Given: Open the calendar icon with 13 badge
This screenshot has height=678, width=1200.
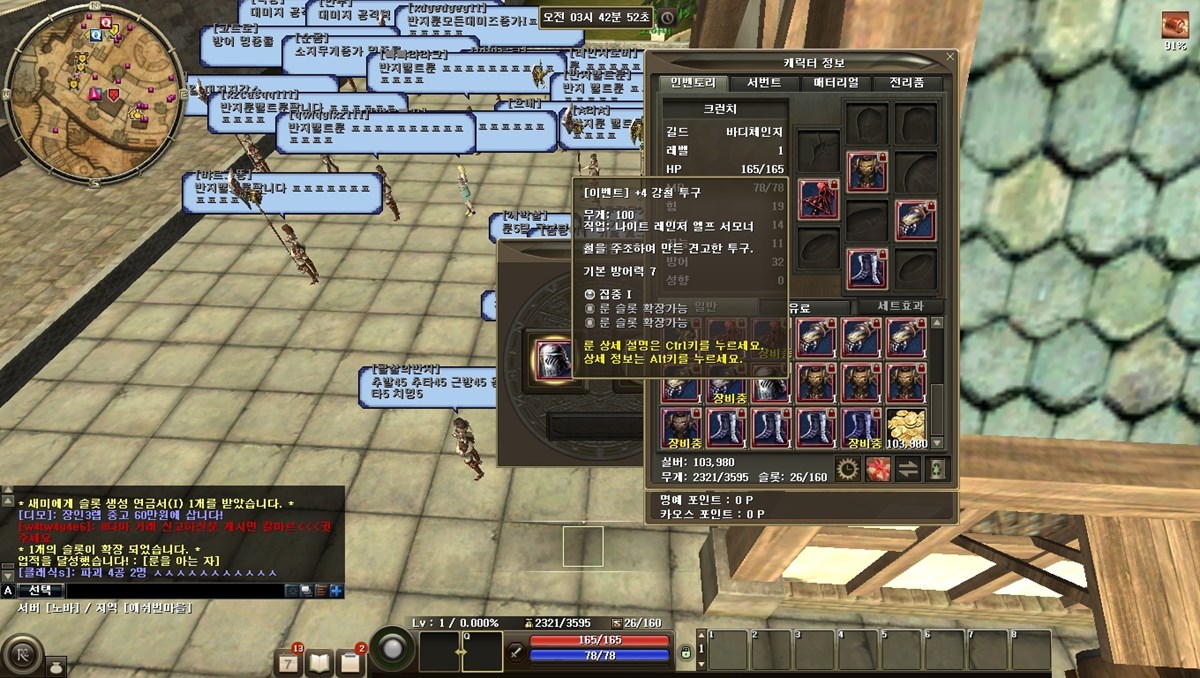Looking at the screenshot, I should pos(288,661).
